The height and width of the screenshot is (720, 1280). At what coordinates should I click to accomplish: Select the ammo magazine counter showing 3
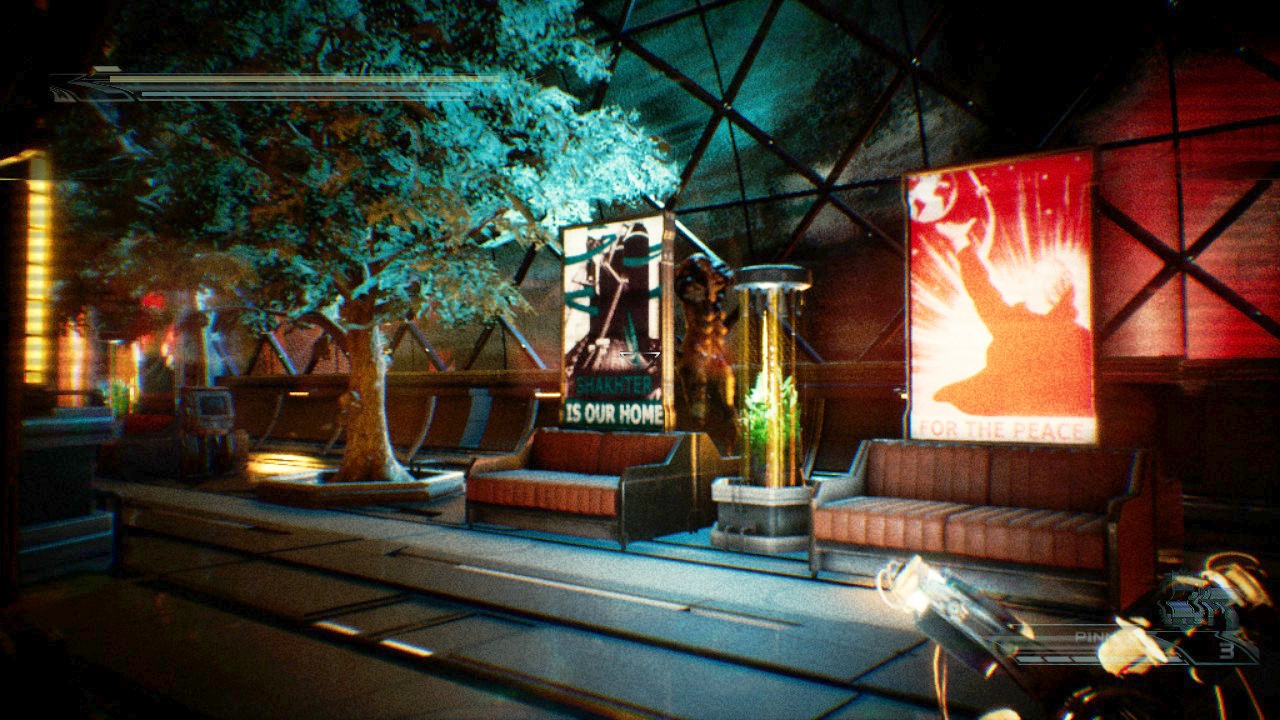tap(1225, 650)
